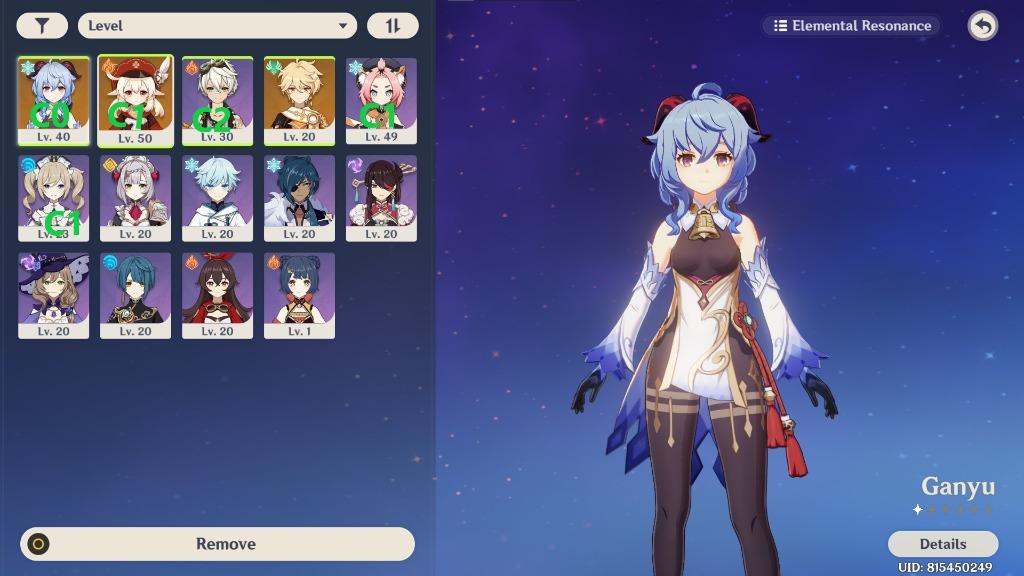Toggle the sort order arrows button
Image resolution: width=1024 pixels, height=576 pixels.
[x=392, y=26]
